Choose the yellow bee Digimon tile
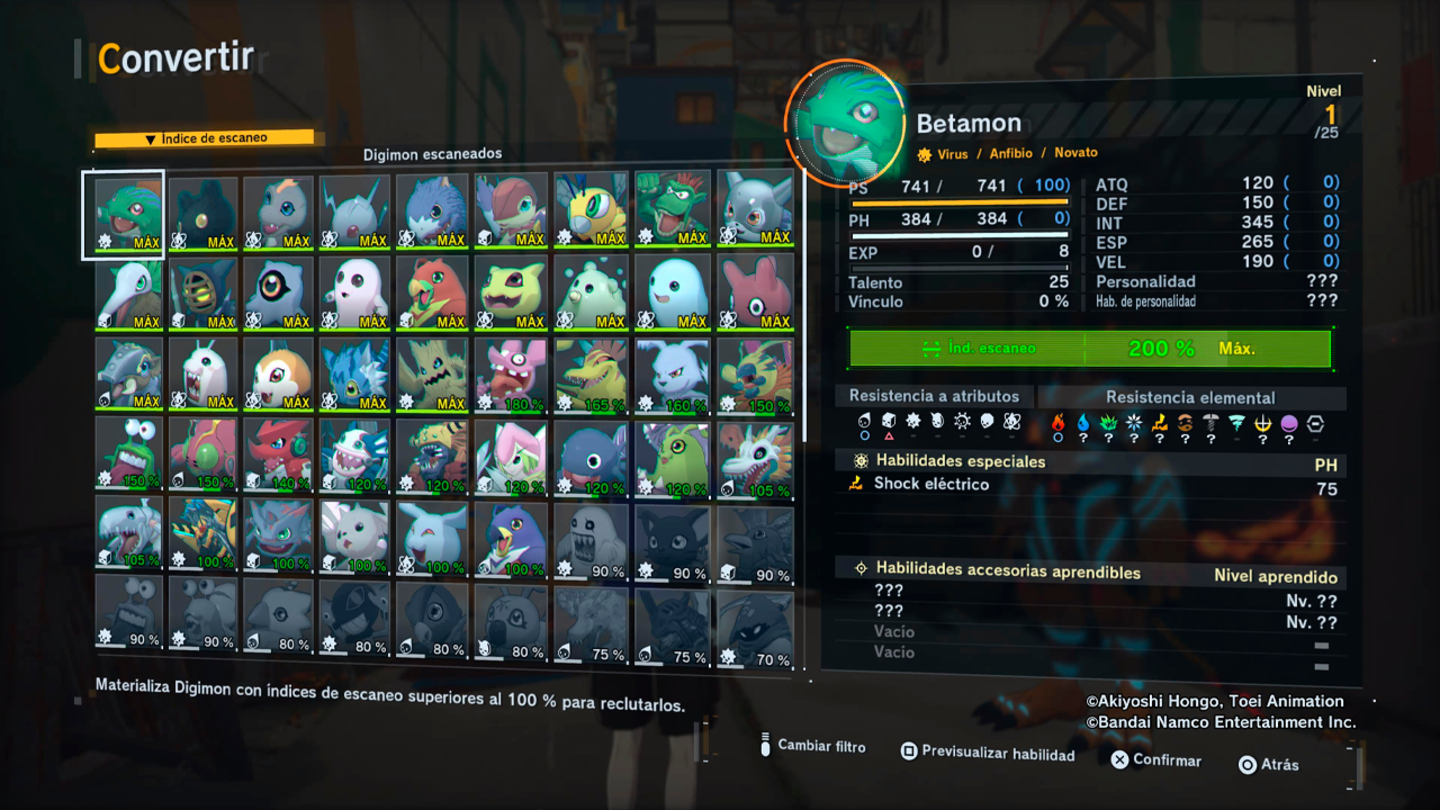 tap(592, 211)
